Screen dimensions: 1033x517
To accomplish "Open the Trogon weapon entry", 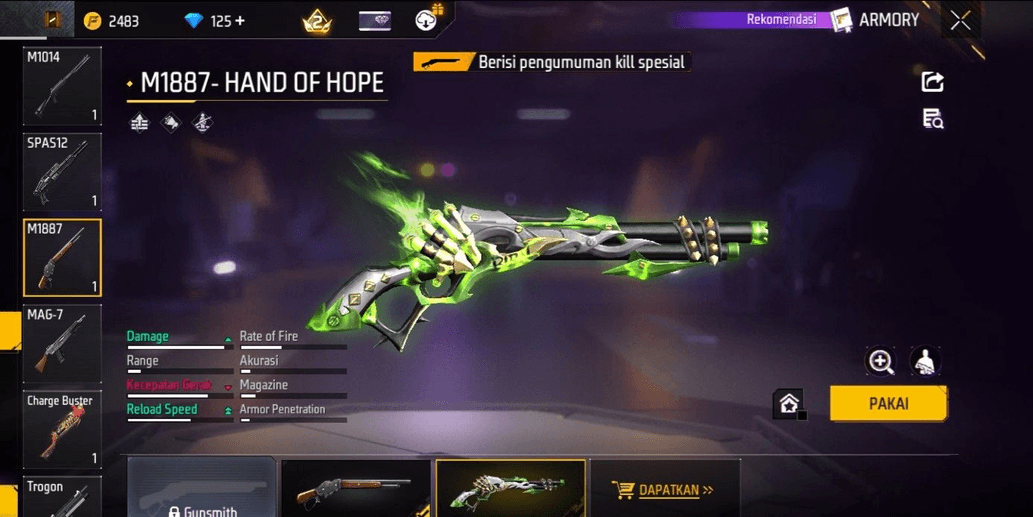I will [x=62, y=497].
